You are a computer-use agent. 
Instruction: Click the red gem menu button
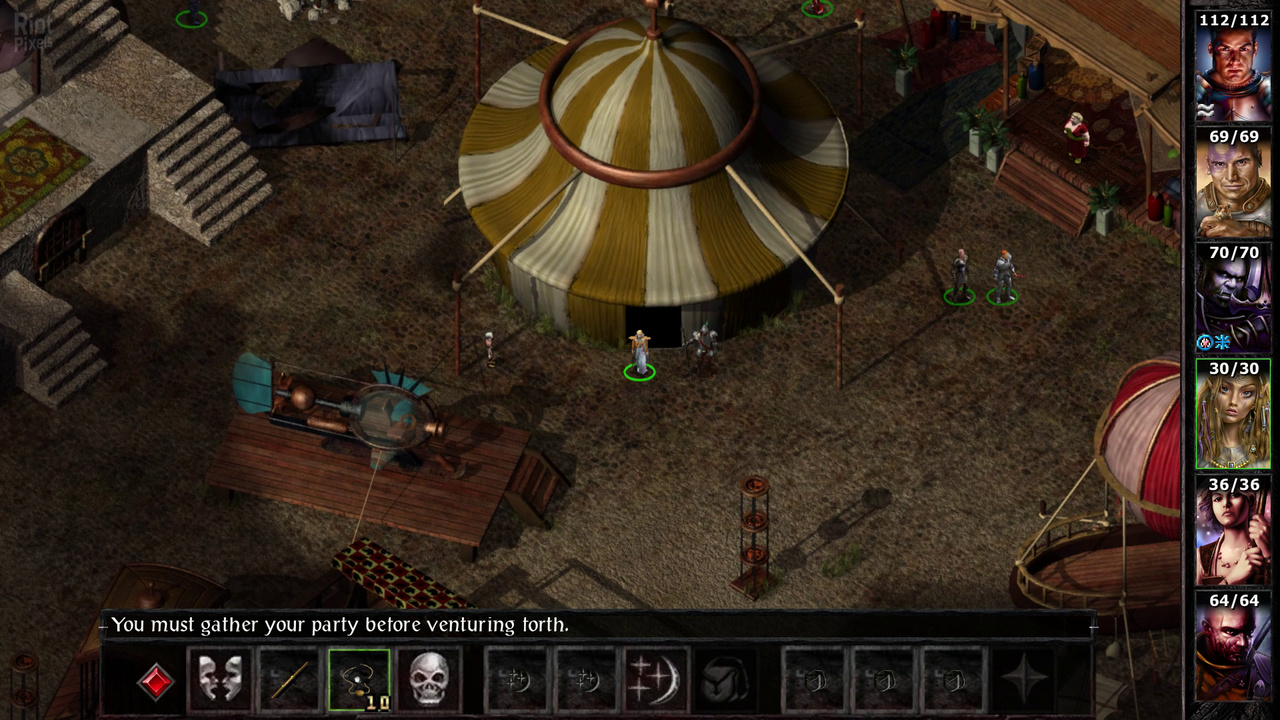(155, 680)
